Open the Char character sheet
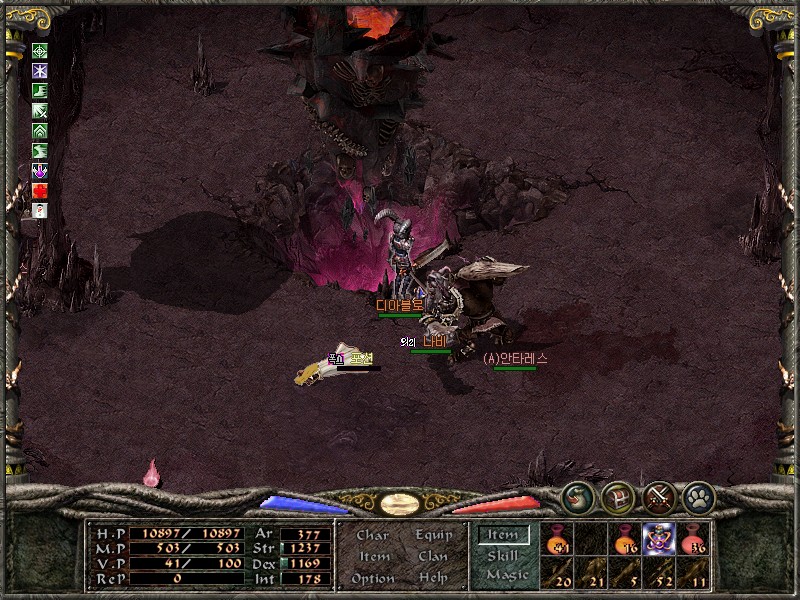This screenshot has height=600, width=800. [x=372, y=535]
